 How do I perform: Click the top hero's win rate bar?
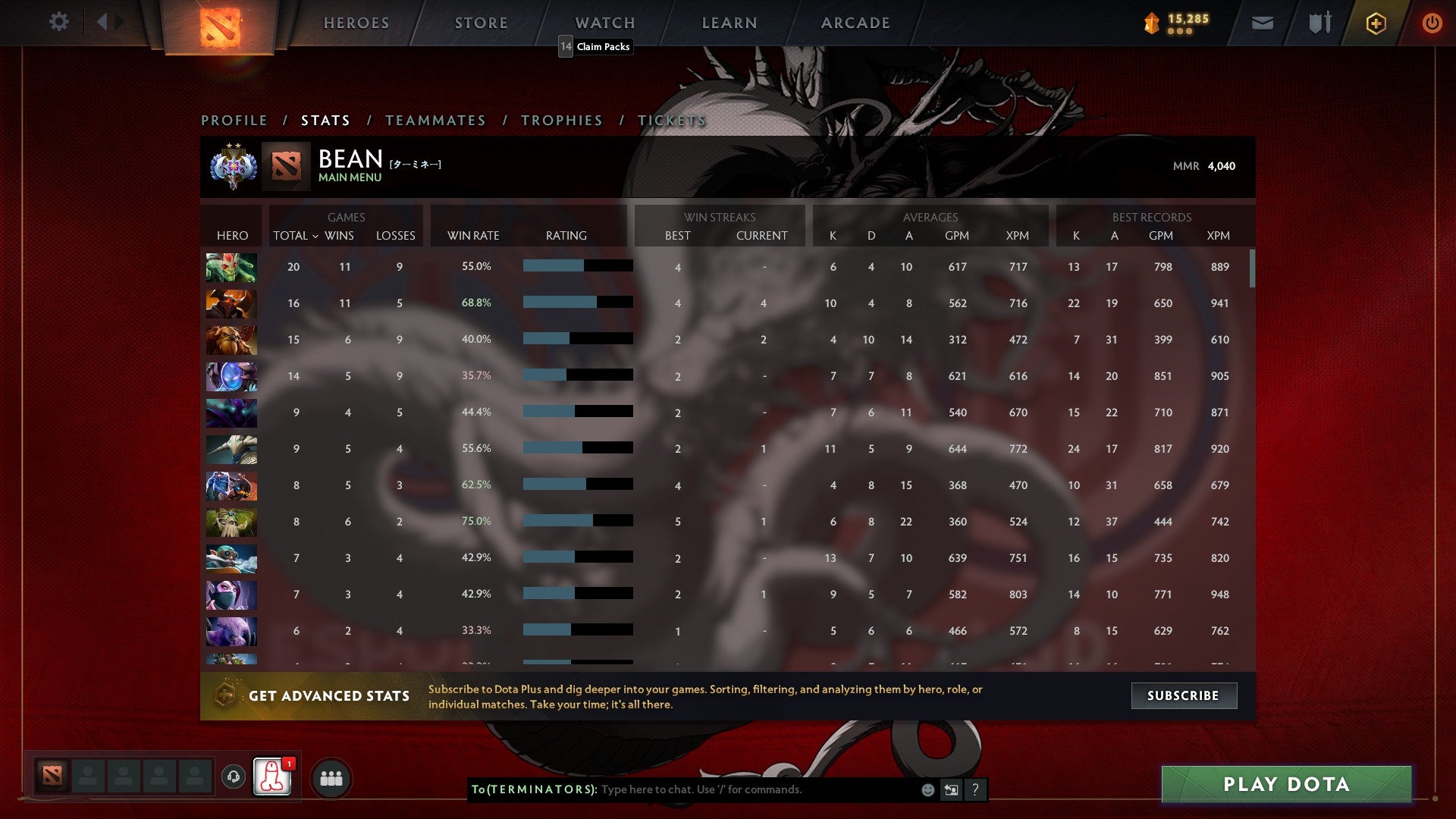[576, 266]
